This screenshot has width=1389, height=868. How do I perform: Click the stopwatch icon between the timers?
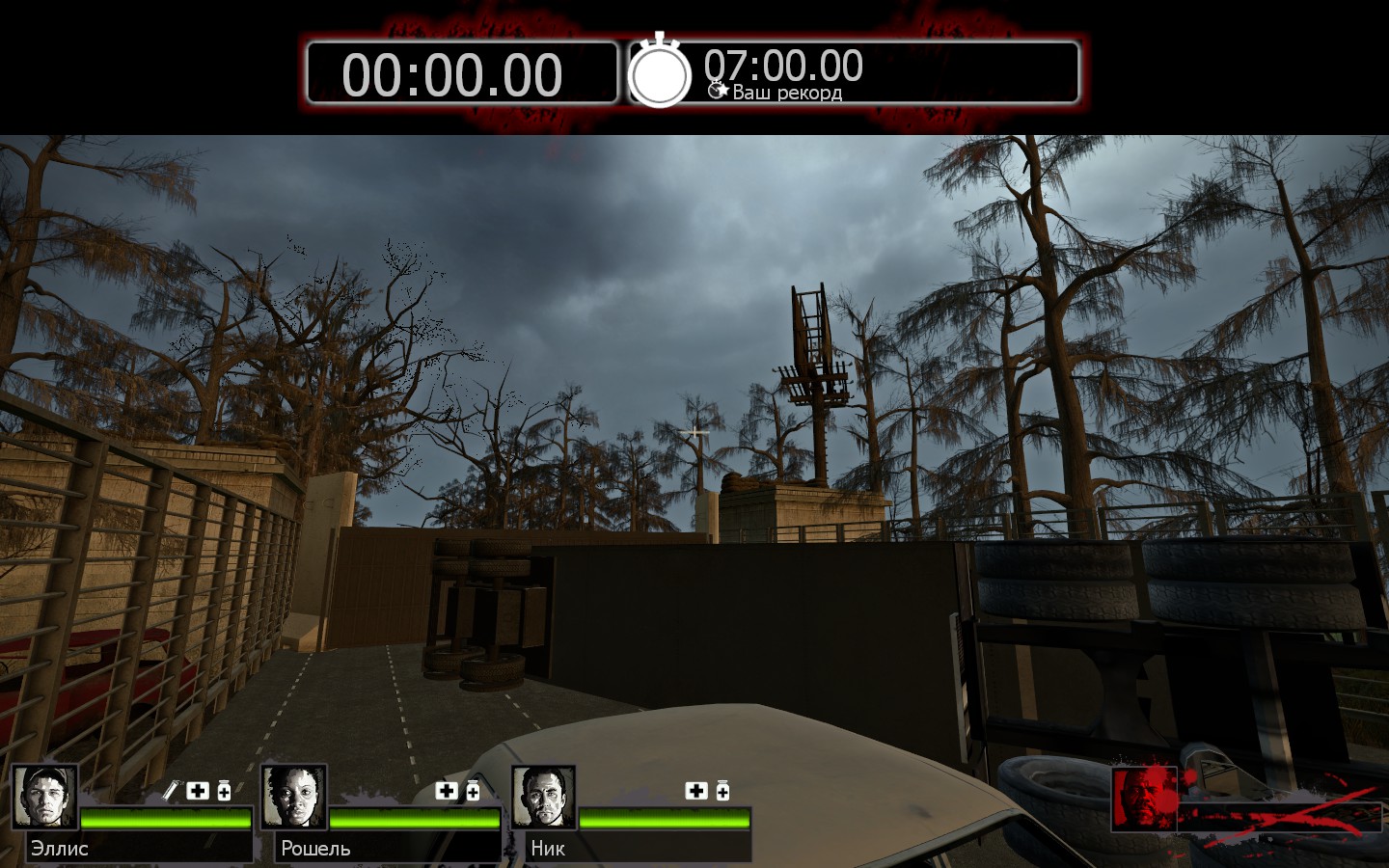point(660,71)
